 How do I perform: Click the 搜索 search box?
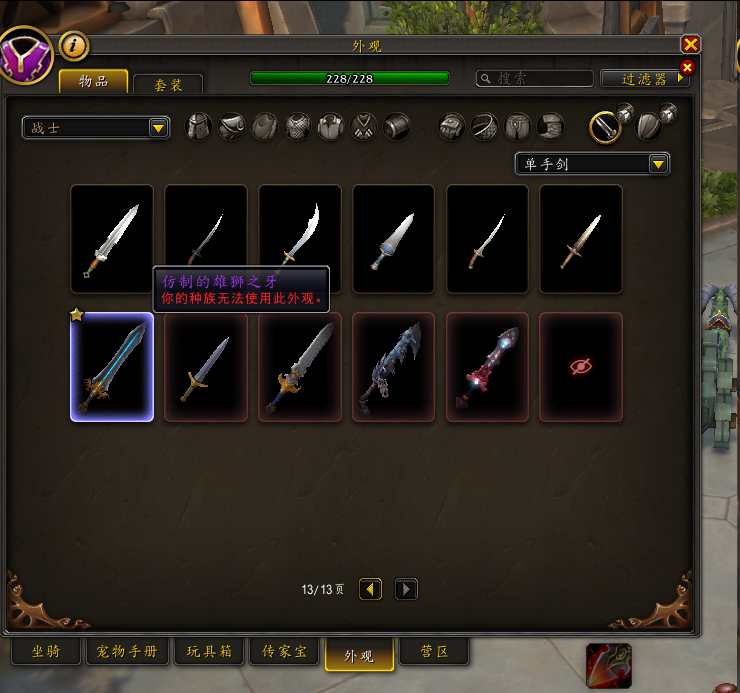click(x=535, y=78)
